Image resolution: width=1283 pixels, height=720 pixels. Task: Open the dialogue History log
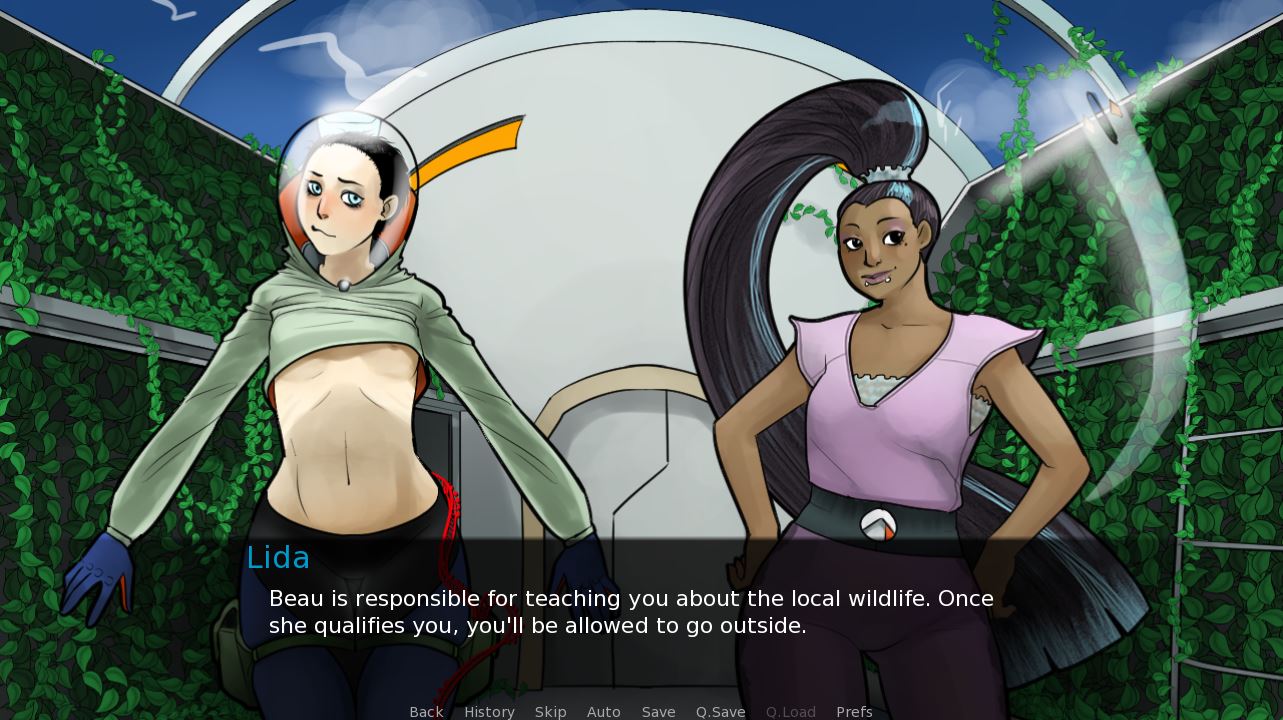coord(489,711)
